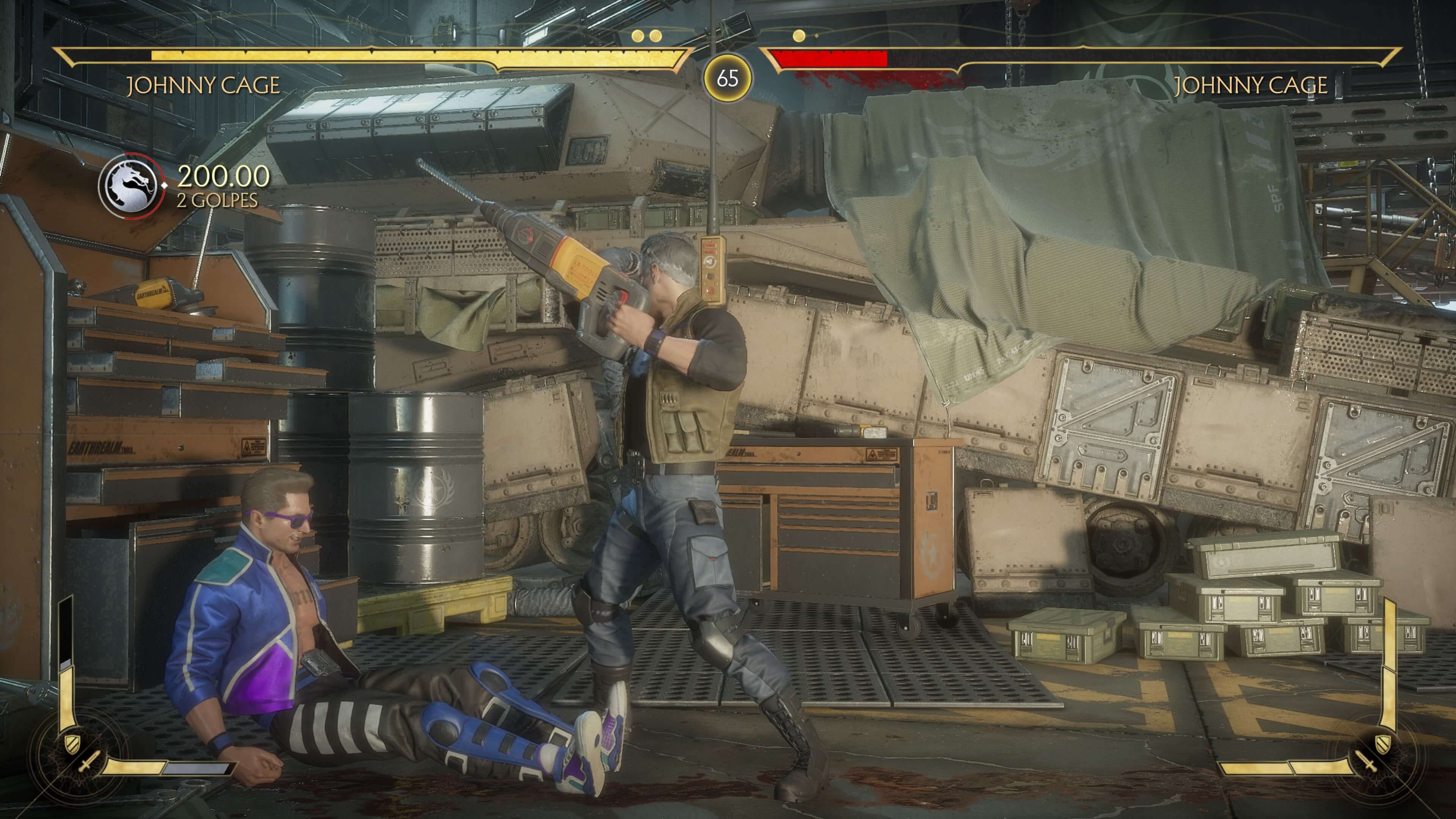
Task: Select the left JOHNNY CAGE name label
Action: (202, 86)
